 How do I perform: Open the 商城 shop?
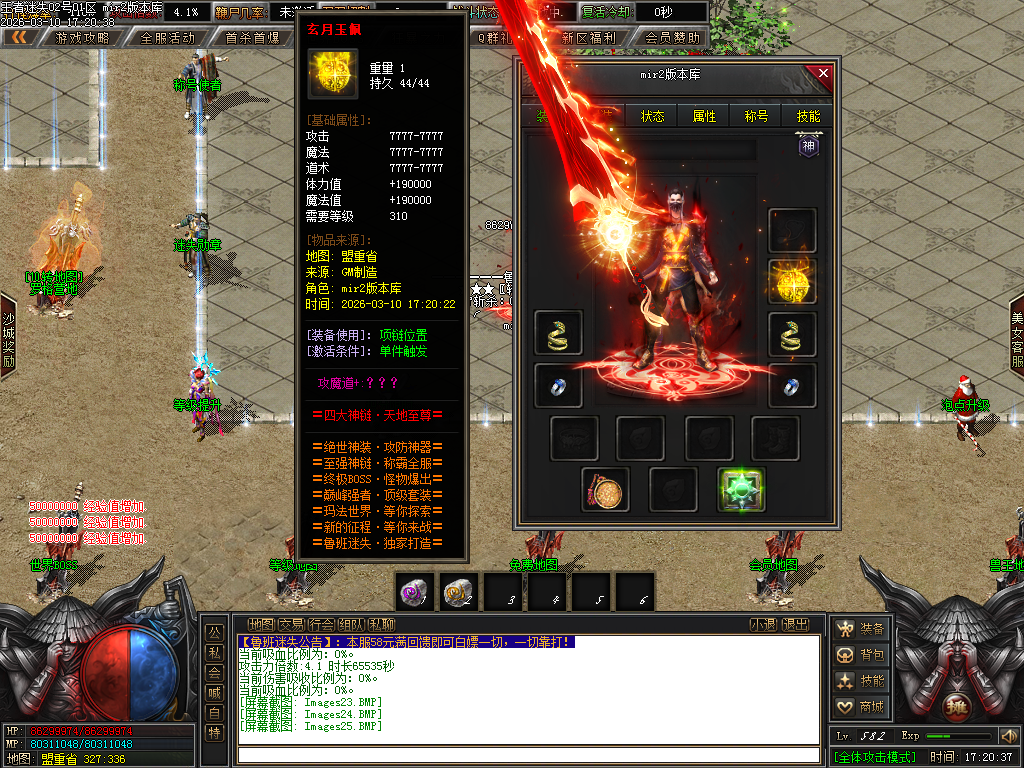(x=861, y=707)
